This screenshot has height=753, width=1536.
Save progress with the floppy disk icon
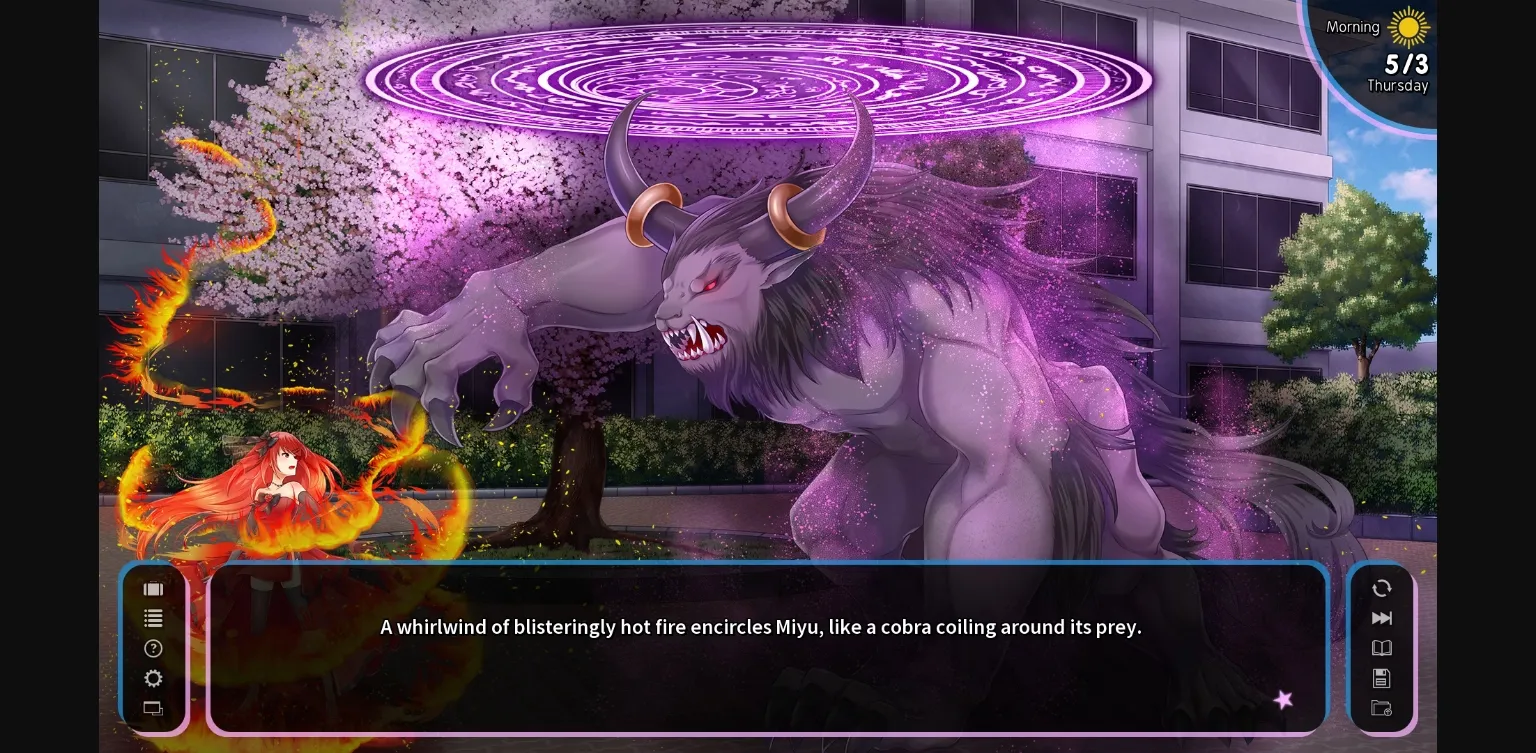click(x=1381, y=678)
